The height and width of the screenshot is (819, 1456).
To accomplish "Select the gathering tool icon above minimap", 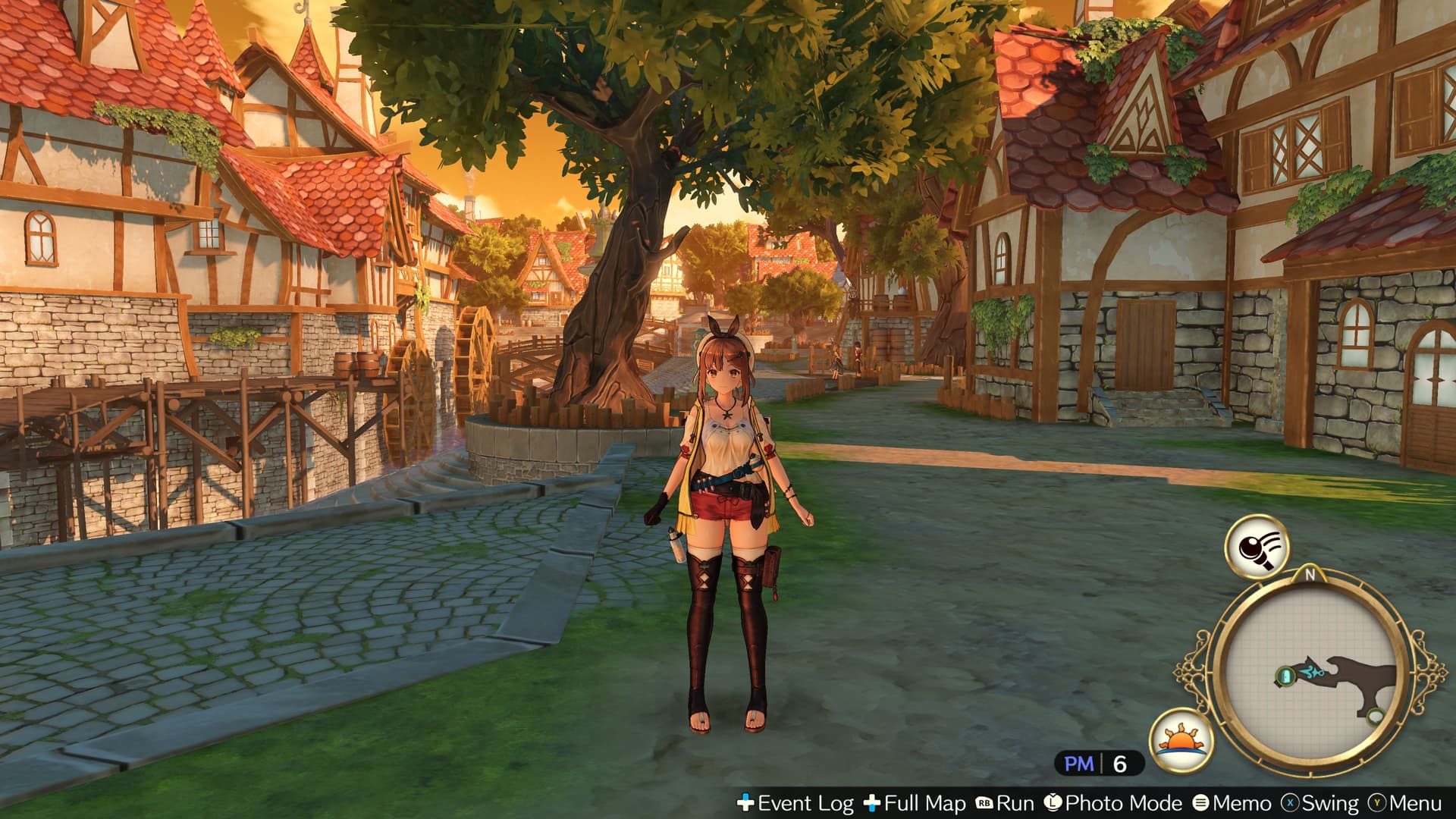I will (x=1256, y=546).
